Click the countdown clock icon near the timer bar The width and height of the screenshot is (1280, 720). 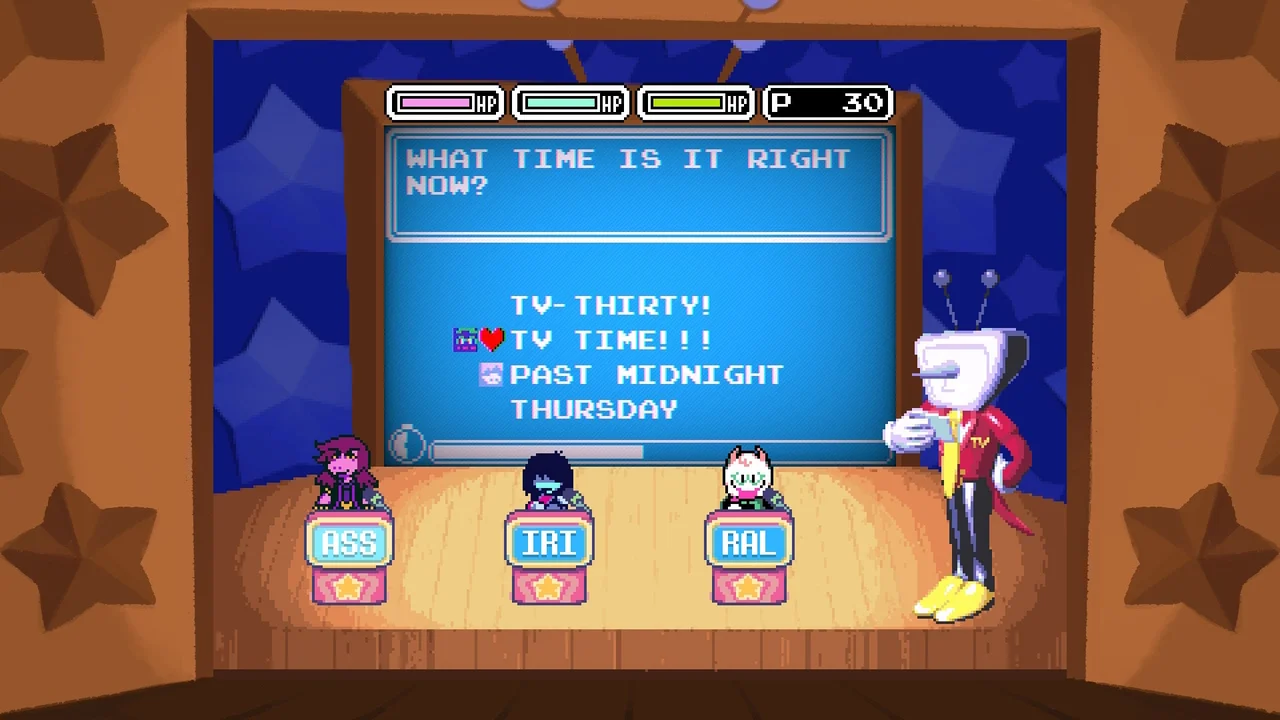pyautogui.click(x=408, y=446)
